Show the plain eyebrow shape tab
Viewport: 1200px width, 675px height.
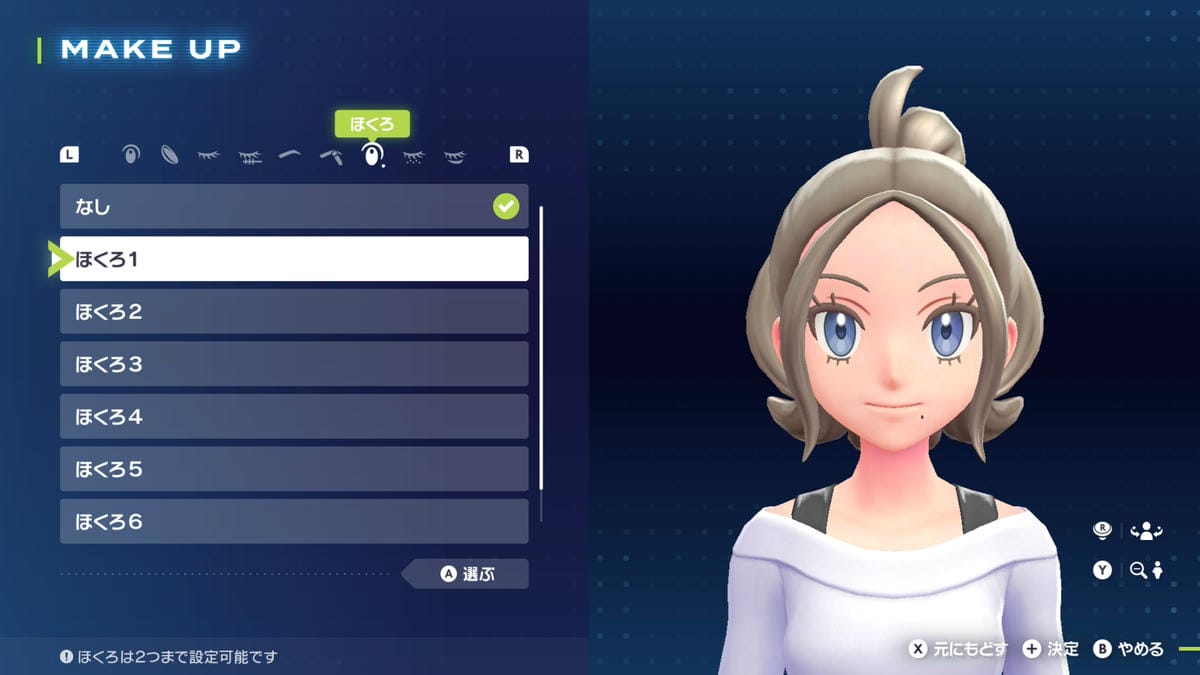290,155
